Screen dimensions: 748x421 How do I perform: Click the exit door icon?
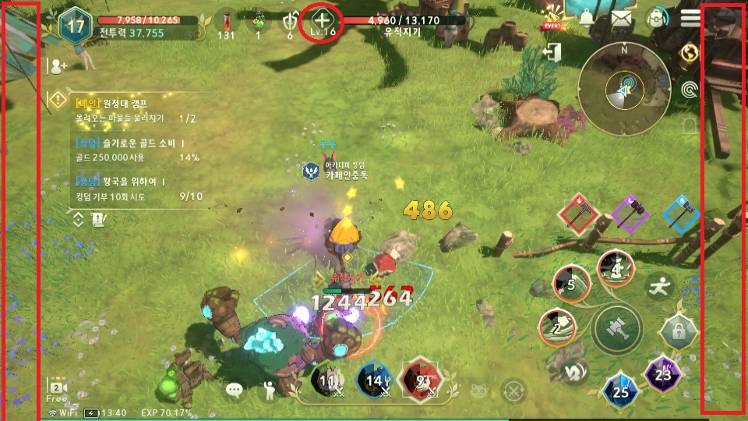pyautogui.click(x=552, y=51)
